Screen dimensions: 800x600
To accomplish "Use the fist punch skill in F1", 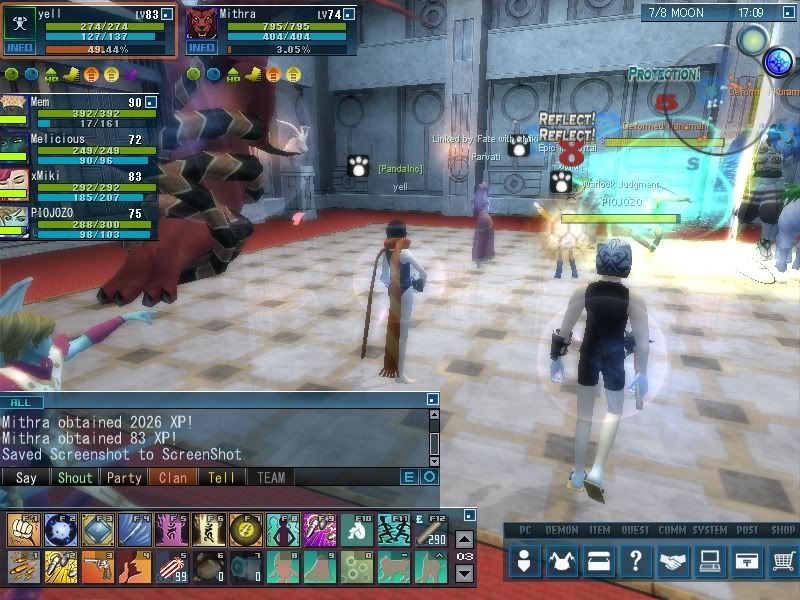I will (21, 529).
